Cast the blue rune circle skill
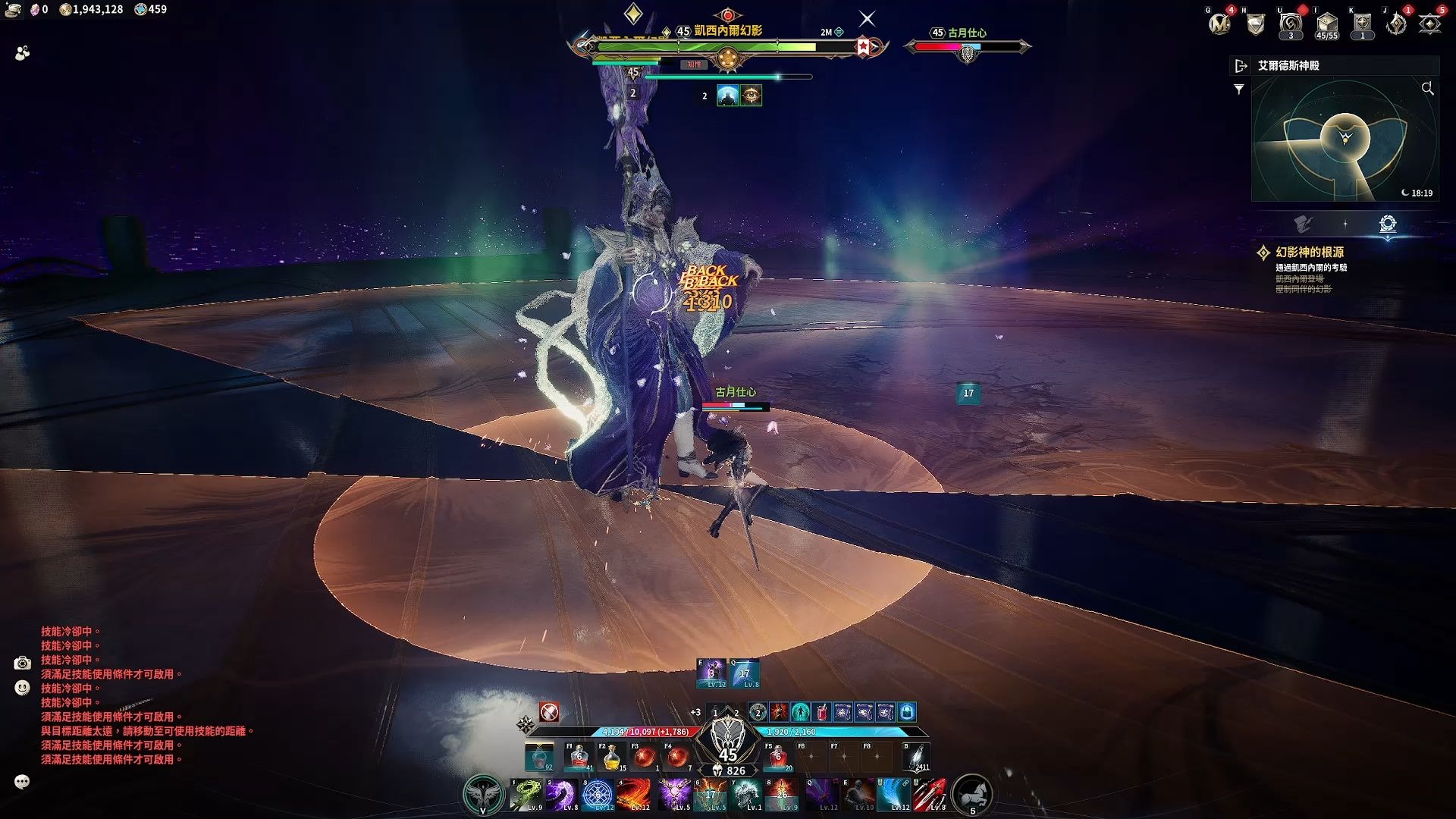The width and height of the screenshot is (1456, 819). 598,795
